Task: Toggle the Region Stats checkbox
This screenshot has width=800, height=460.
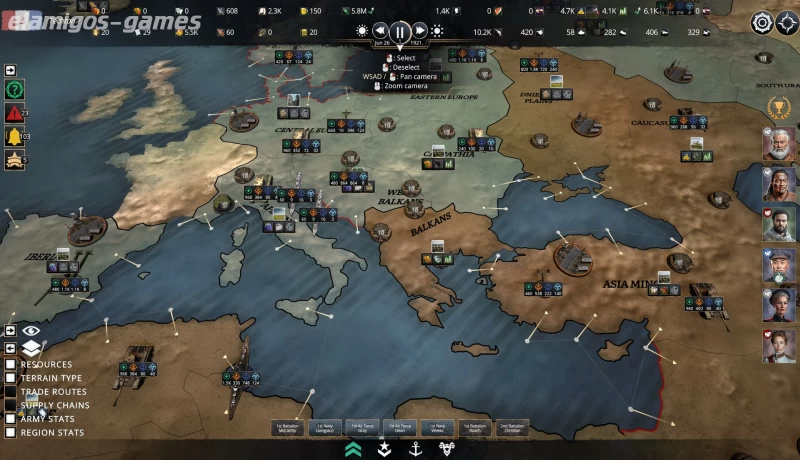Action: click(11, 433)
